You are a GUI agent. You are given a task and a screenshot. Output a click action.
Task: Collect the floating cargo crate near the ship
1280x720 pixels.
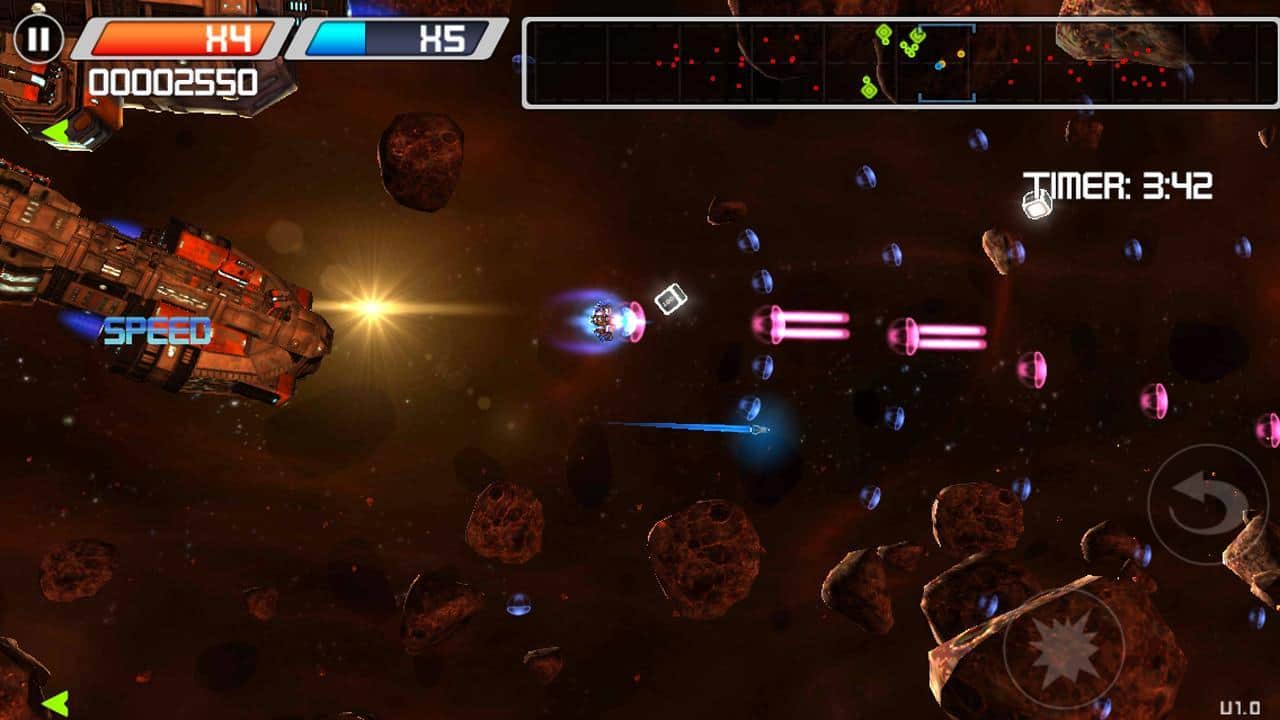click(671, 298)
